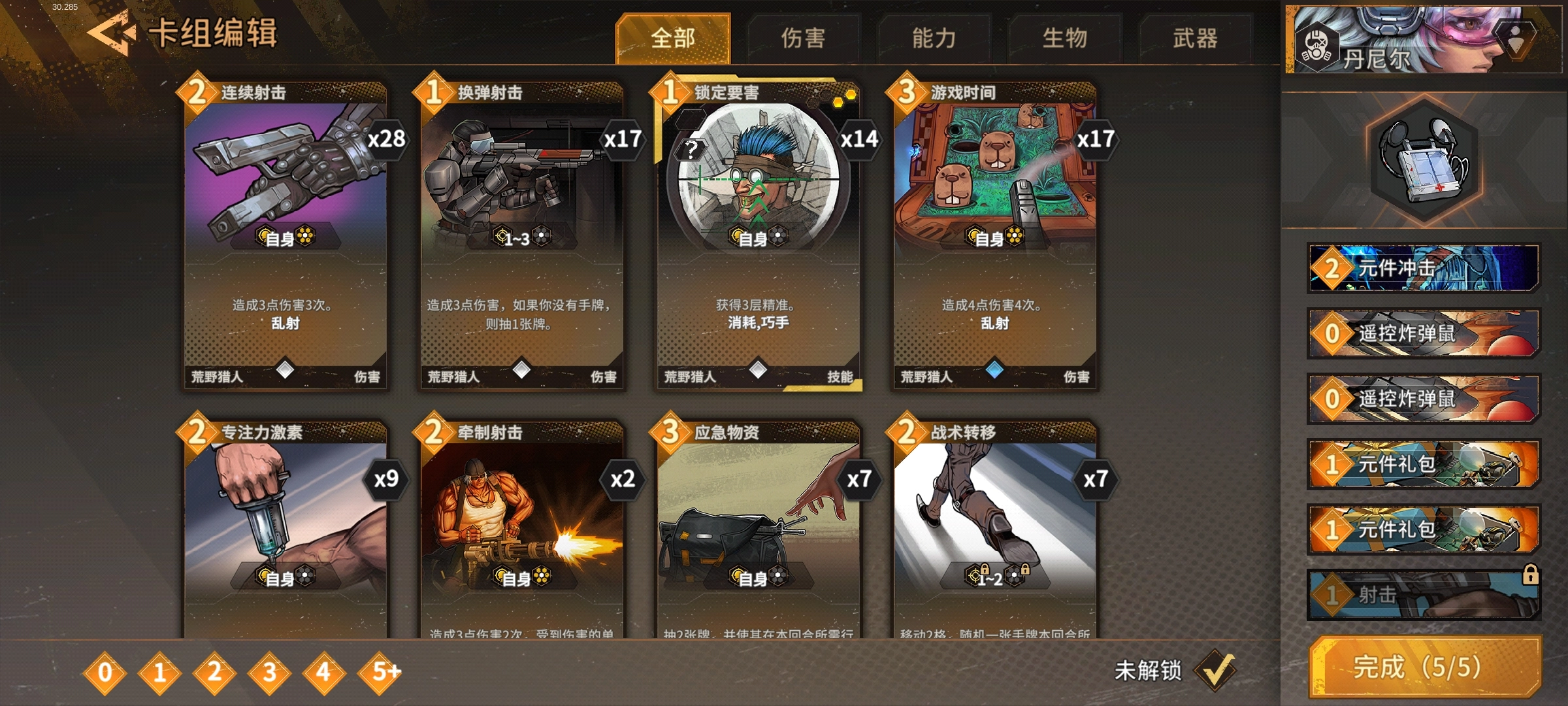1568x706 pixels.
Task: Choose the 换弹射击 card
Action: (522, 235)
